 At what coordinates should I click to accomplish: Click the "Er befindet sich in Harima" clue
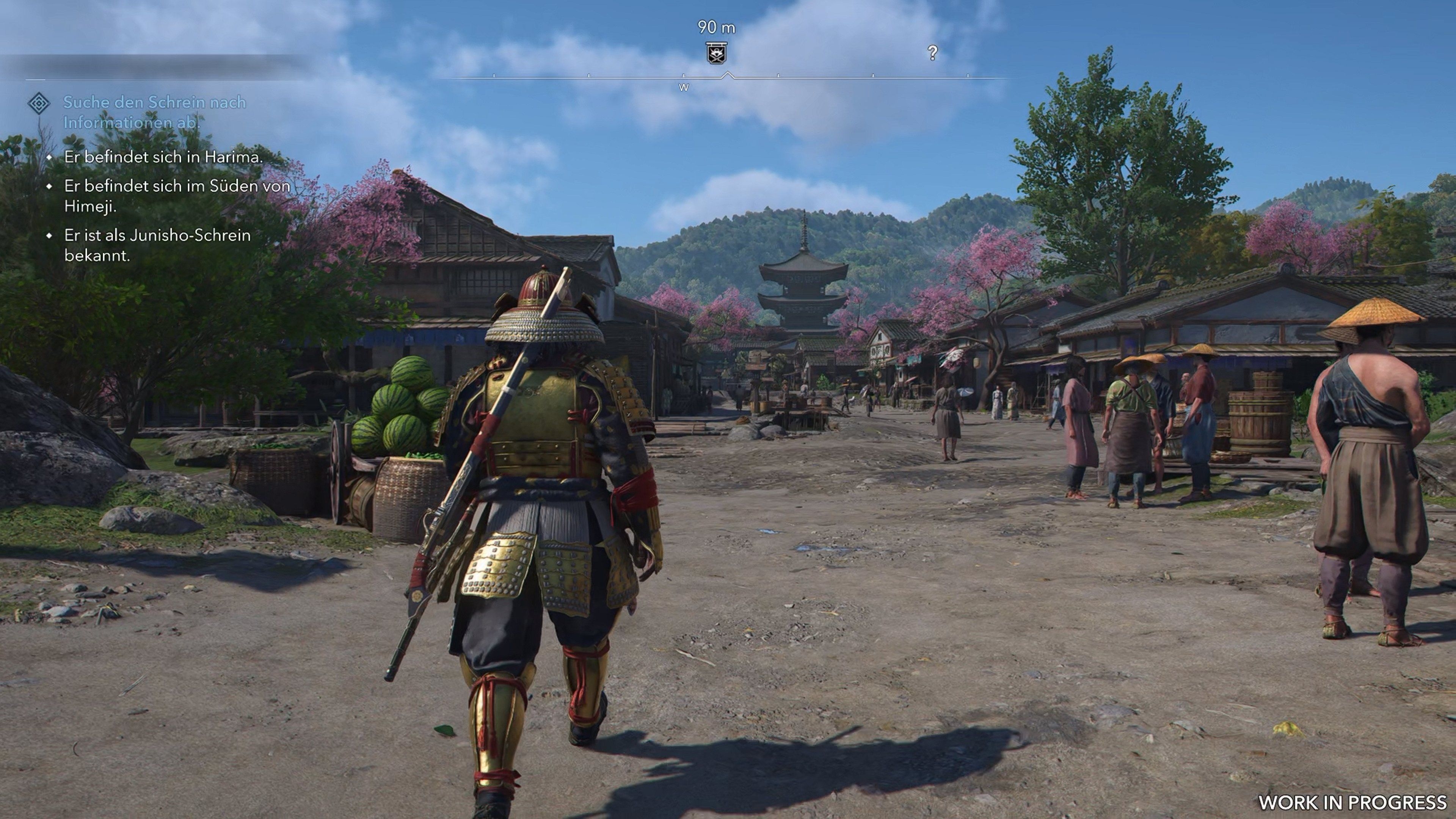click(163, 157)
